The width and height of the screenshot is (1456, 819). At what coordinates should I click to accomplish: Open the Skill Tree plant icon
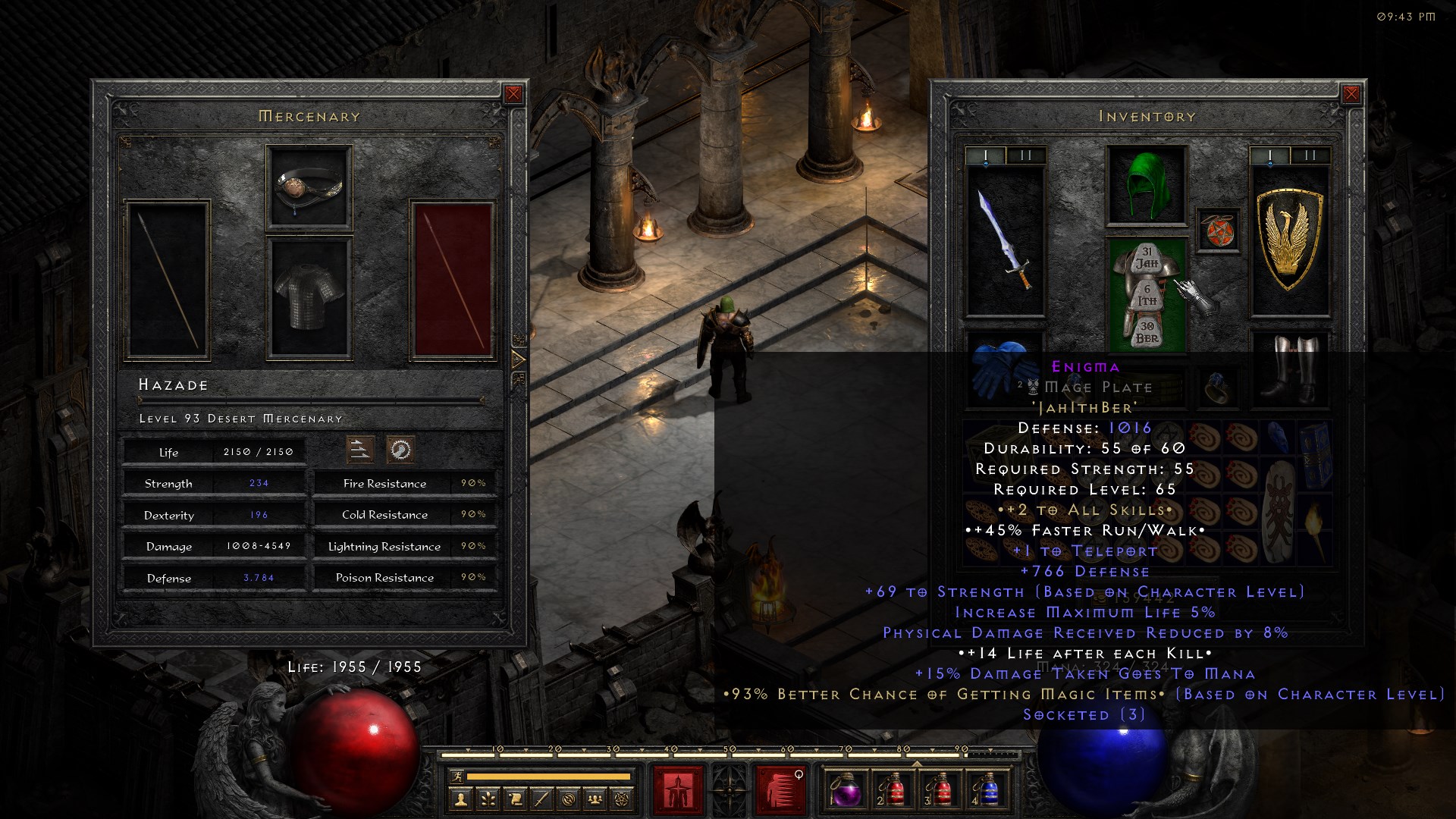[488, 799]
